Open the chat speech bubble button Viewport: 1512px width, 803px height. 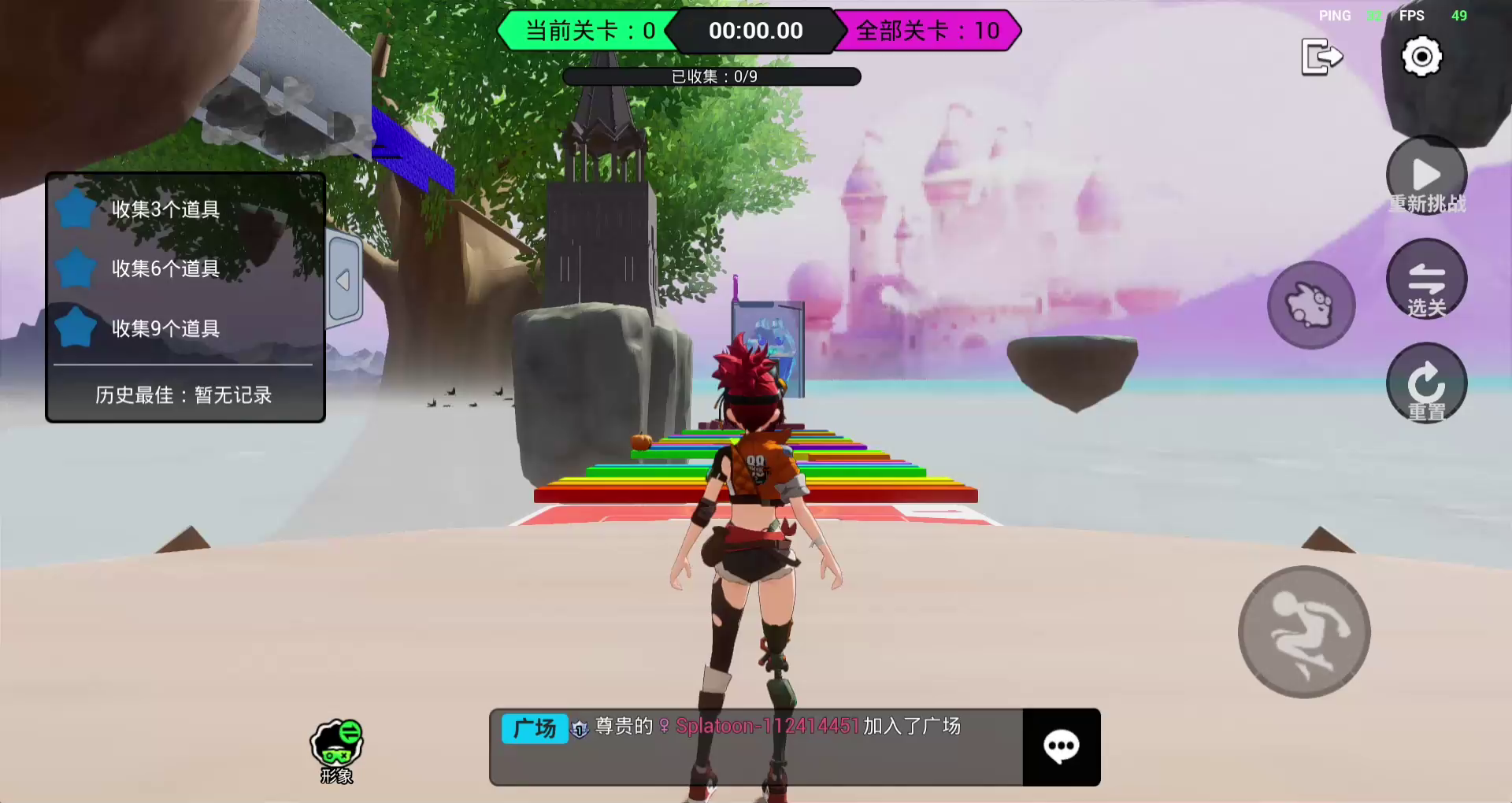pos(1061,746)
